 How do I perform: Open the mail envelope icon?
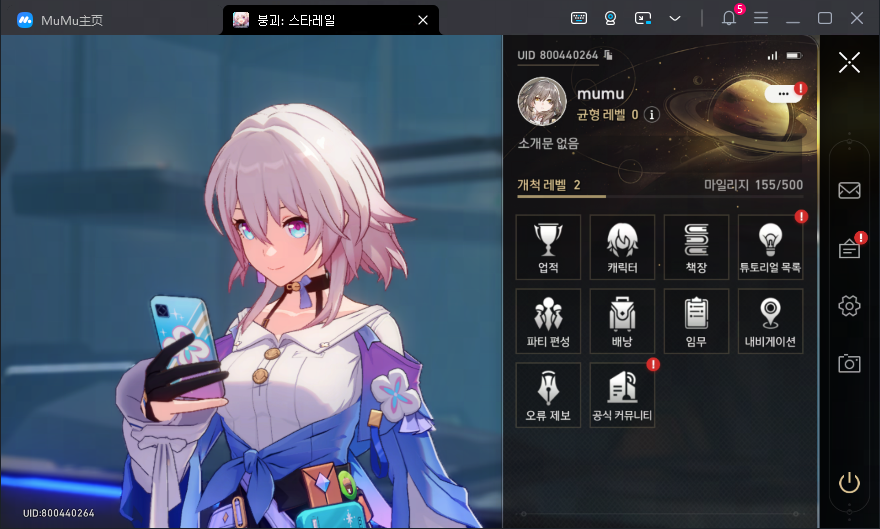[x=849, y=190]
